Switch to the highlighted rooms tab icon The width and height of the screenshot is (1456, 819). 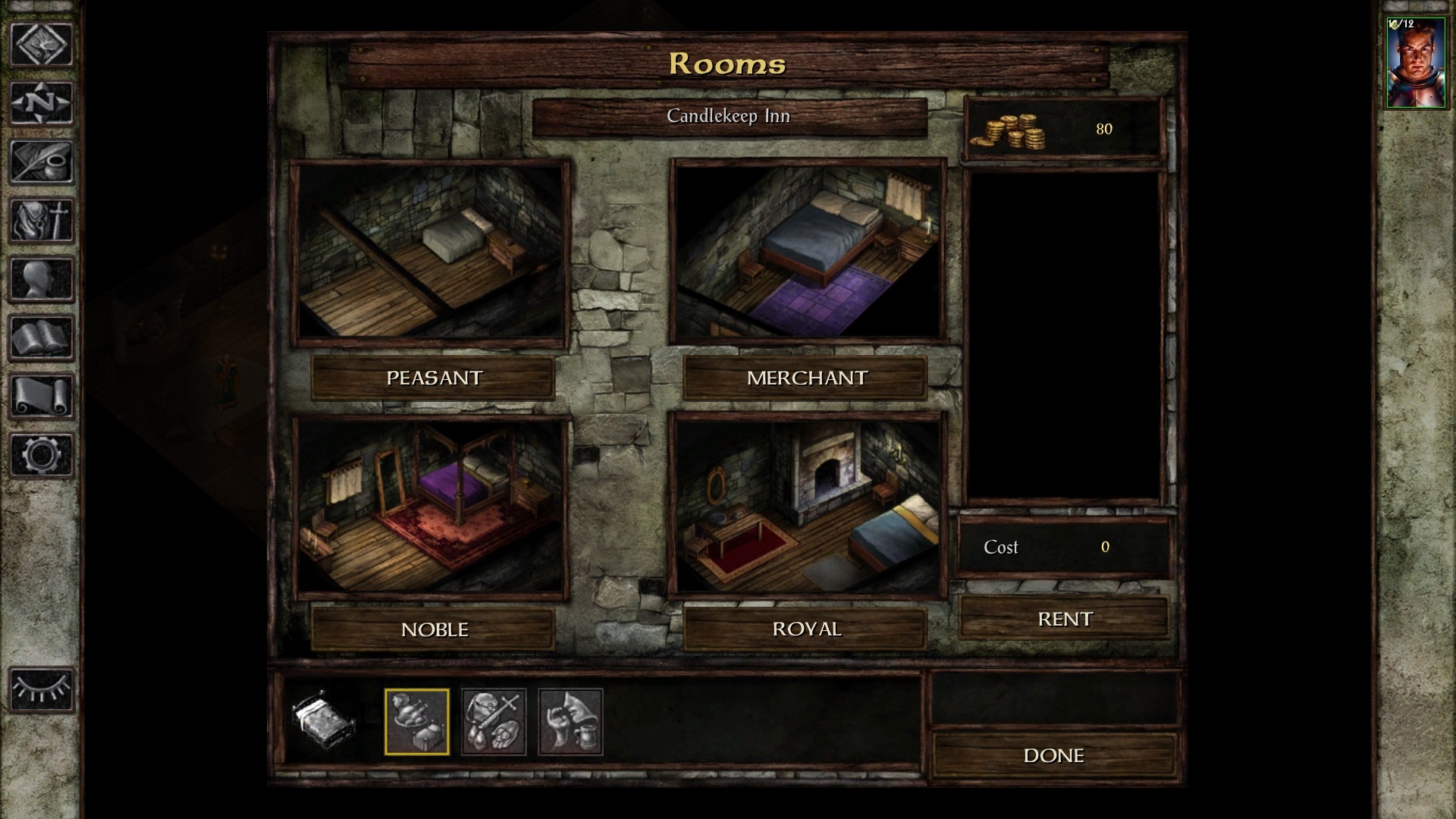[416, 721]
